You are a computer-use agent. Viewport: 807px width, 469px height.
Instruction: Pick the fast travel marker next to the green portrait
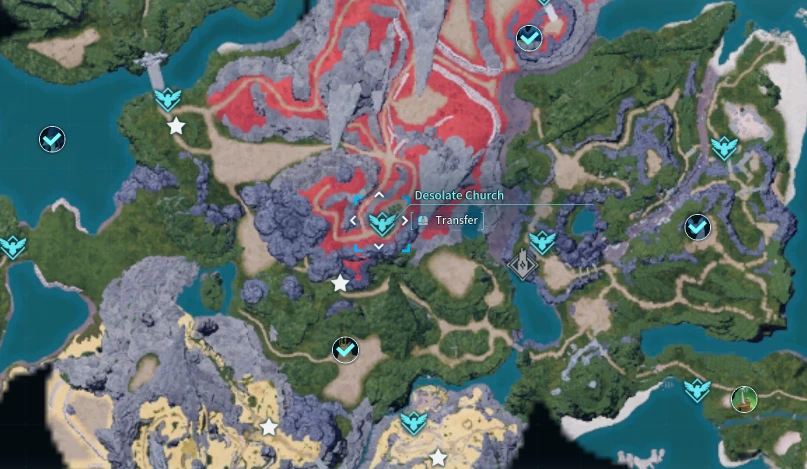[x=697, y=388]
